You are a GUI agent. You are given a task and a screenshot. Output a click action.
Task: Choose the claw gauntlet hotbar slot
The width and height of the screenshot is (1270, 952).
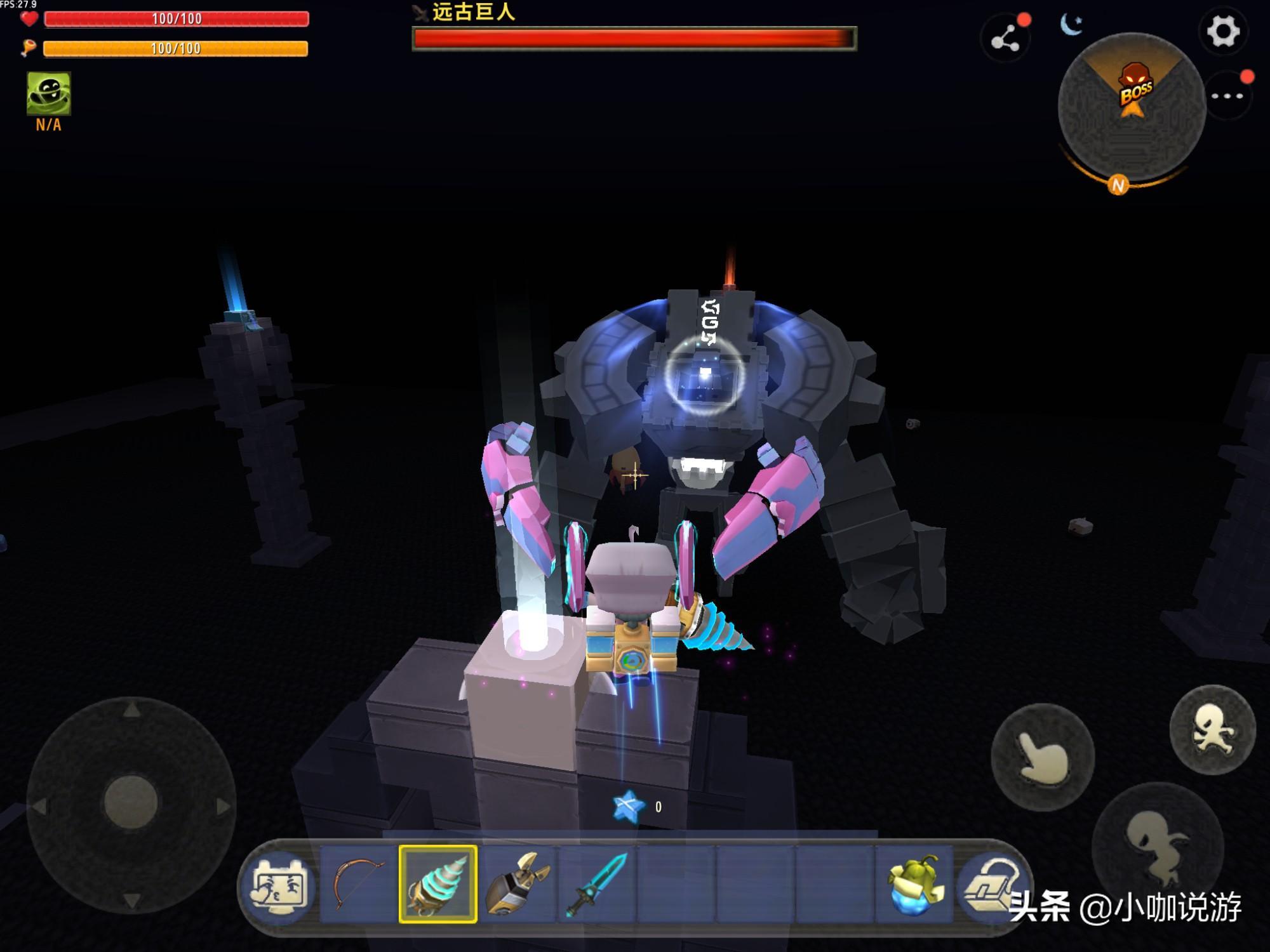[x=518, y=883]
